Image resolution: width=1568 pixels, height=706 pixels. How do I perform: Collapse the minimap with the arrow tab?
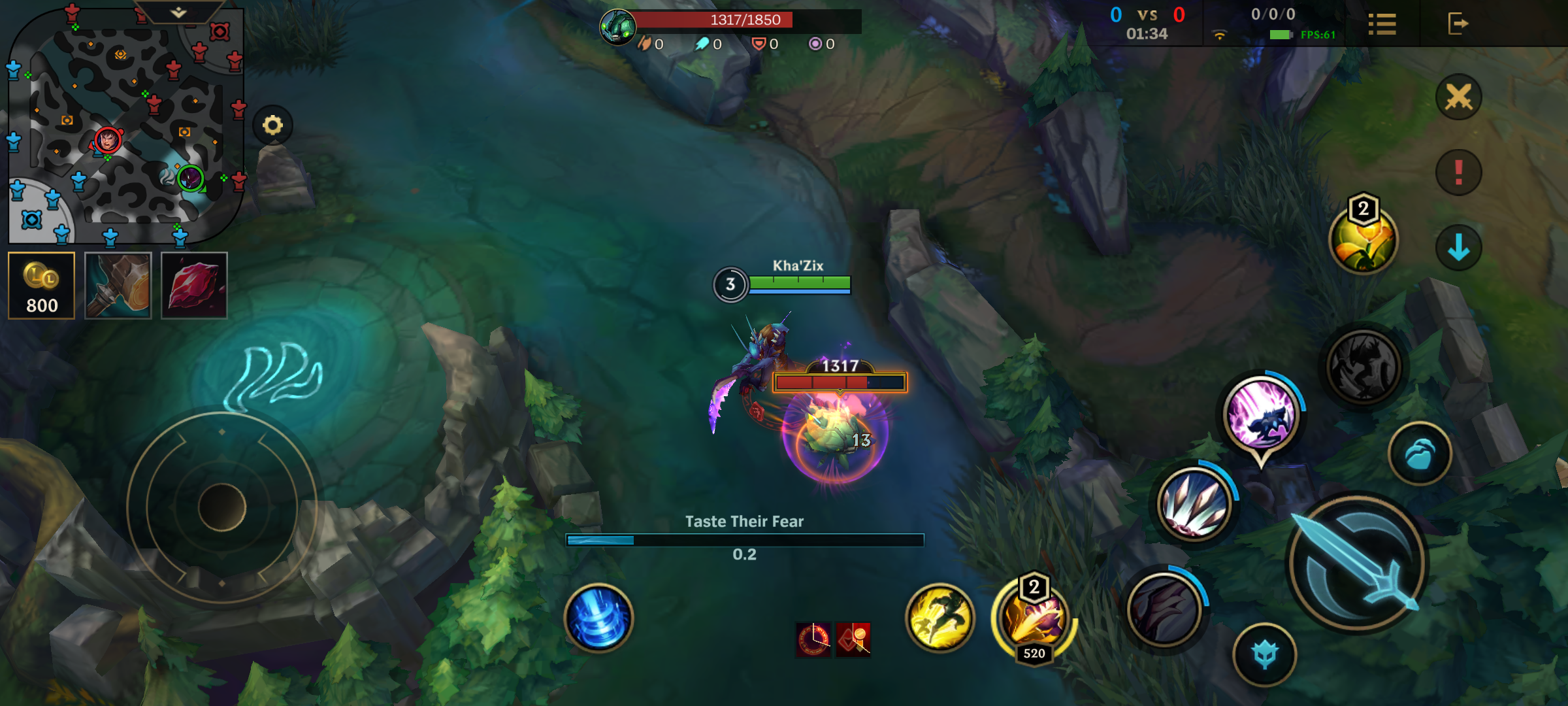178,12
